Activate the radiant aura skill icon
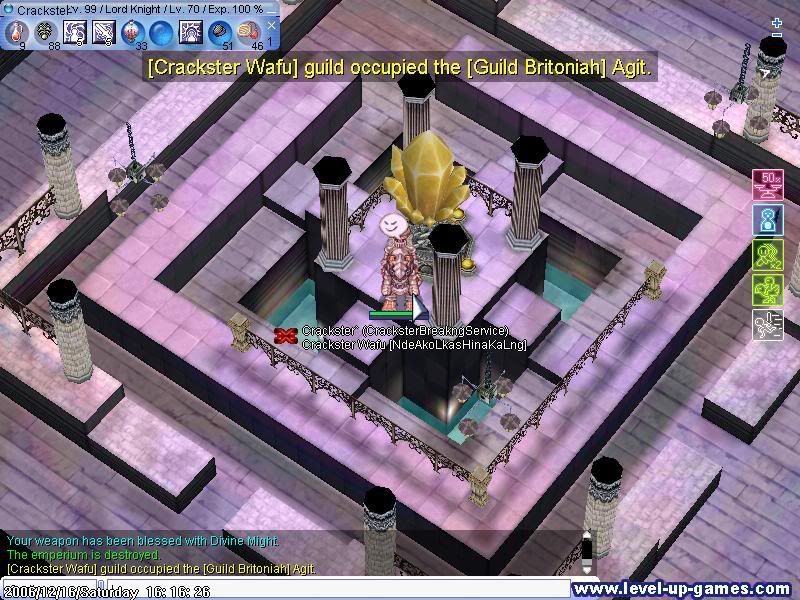Viewport: 800px width, 600px height. click(x=190, y=32)
